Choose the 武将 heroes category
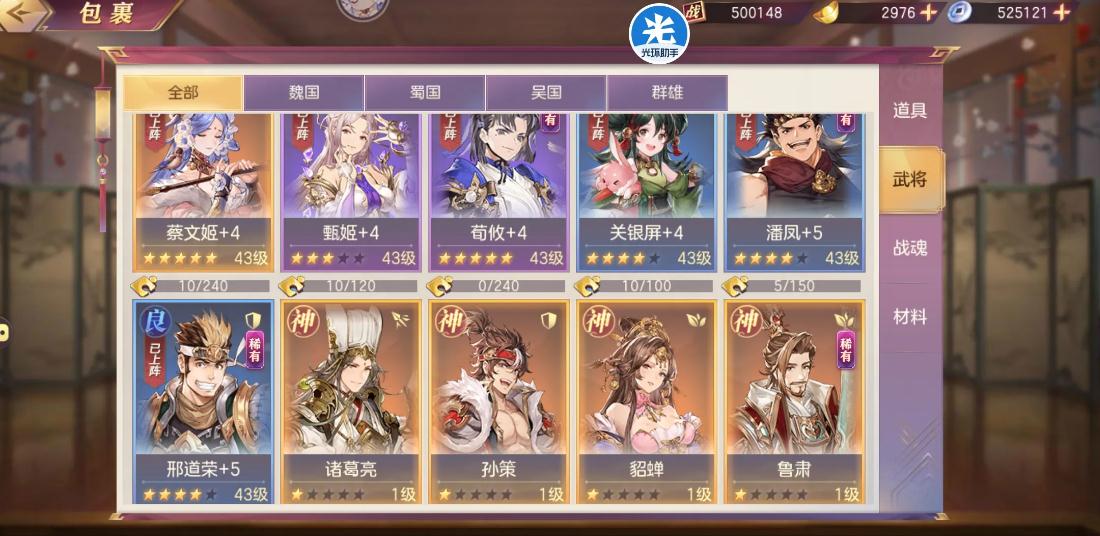This screenshot has width=1100, height=536. coord(910,180)
